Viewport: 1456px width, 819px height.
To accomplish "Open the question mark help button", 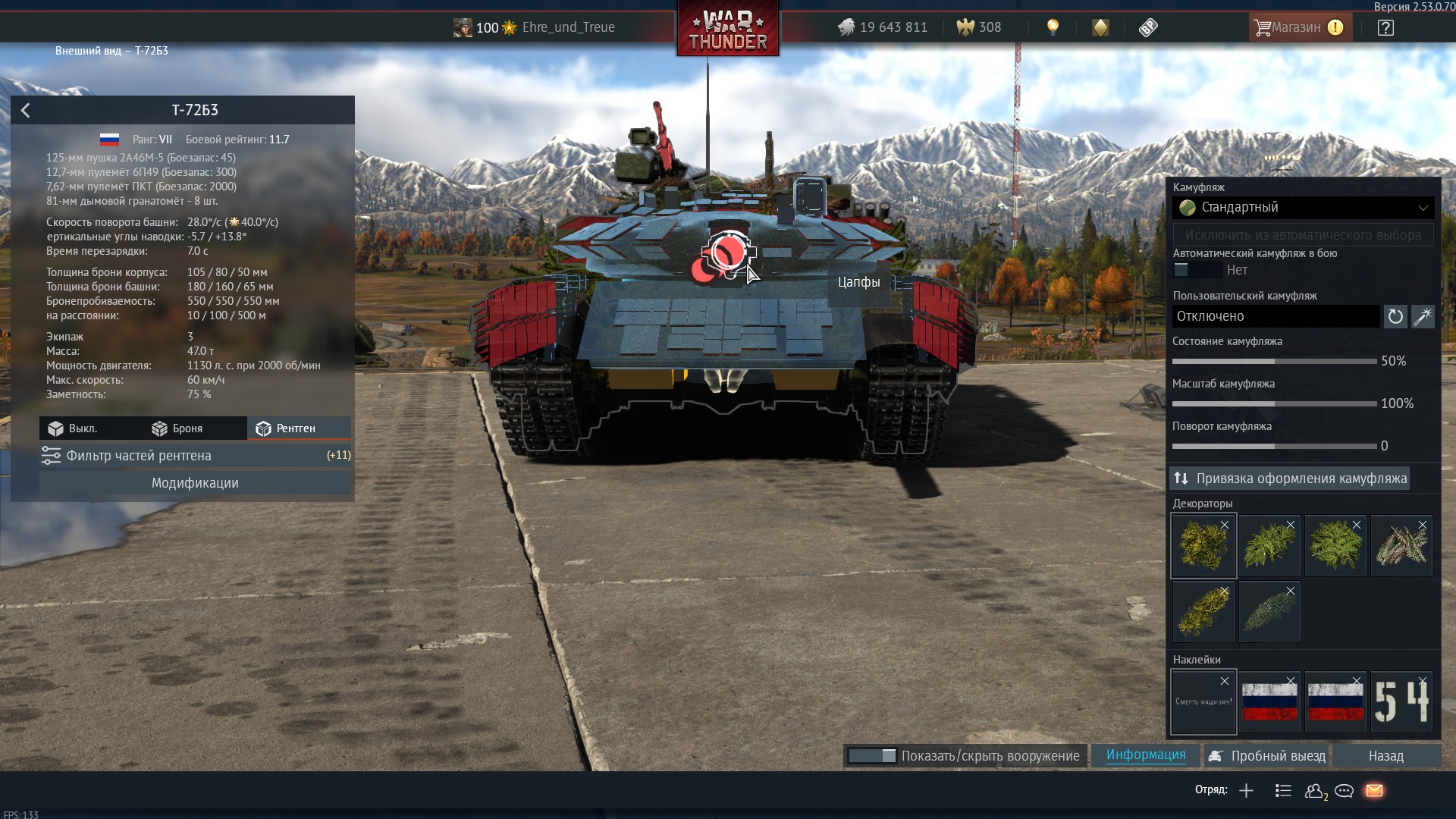I will pos(1385,28).
